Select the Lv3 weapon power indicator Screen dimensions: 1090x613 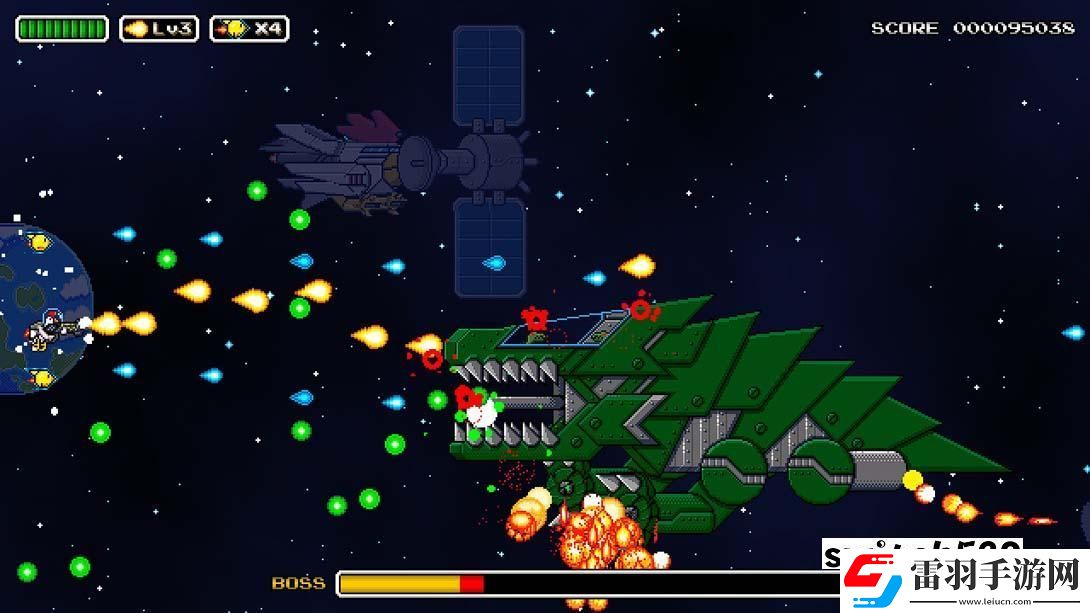click(x=159, y=29)
